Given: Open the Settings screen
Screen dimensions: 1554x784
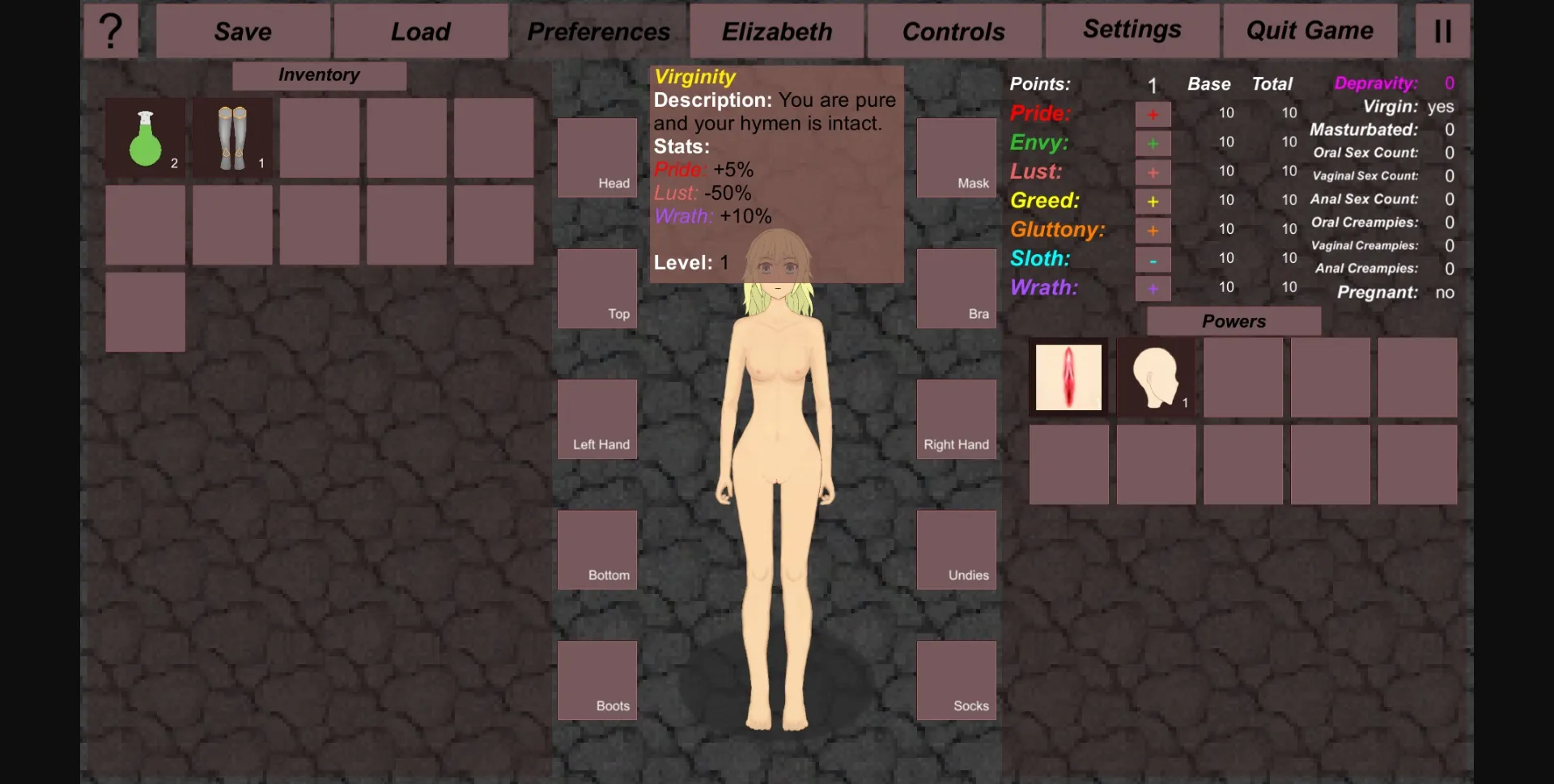Looking at the screenshot, I should [1131, 29].
